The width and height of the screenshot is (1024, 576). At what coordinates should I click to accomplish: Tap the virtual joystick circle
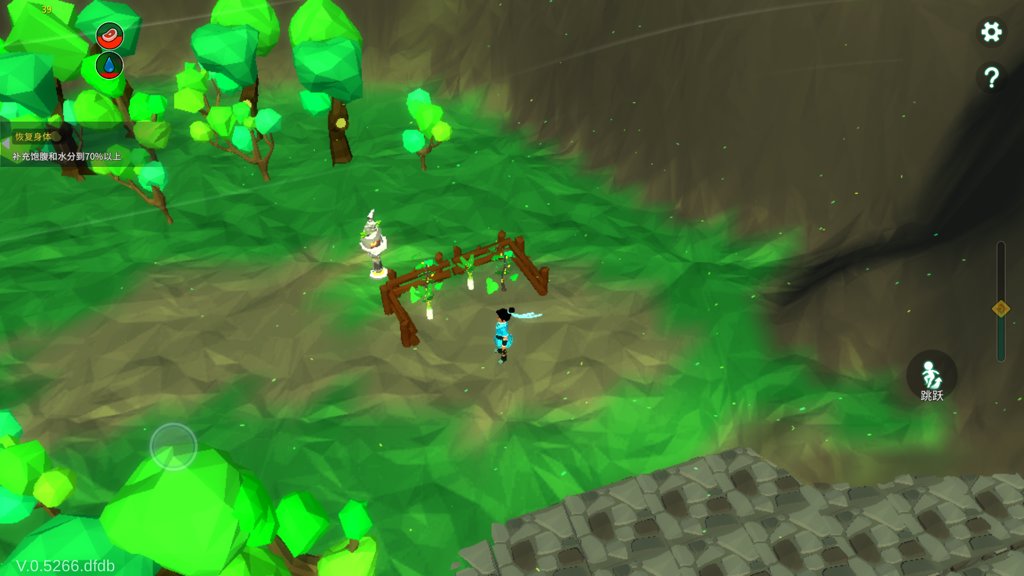[173, 446]
